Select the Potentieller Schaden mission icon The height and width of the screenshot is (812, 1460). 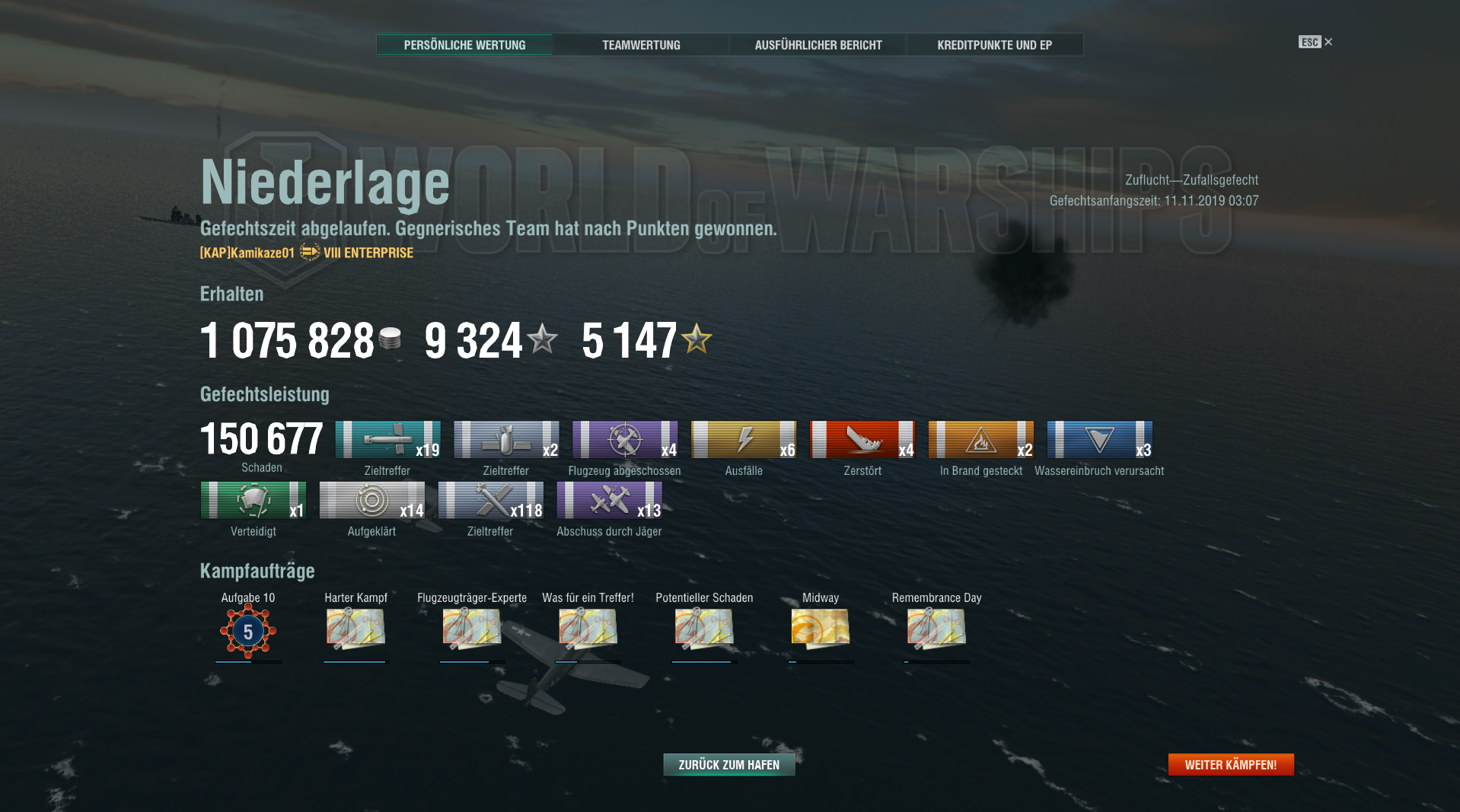(704, 629)
